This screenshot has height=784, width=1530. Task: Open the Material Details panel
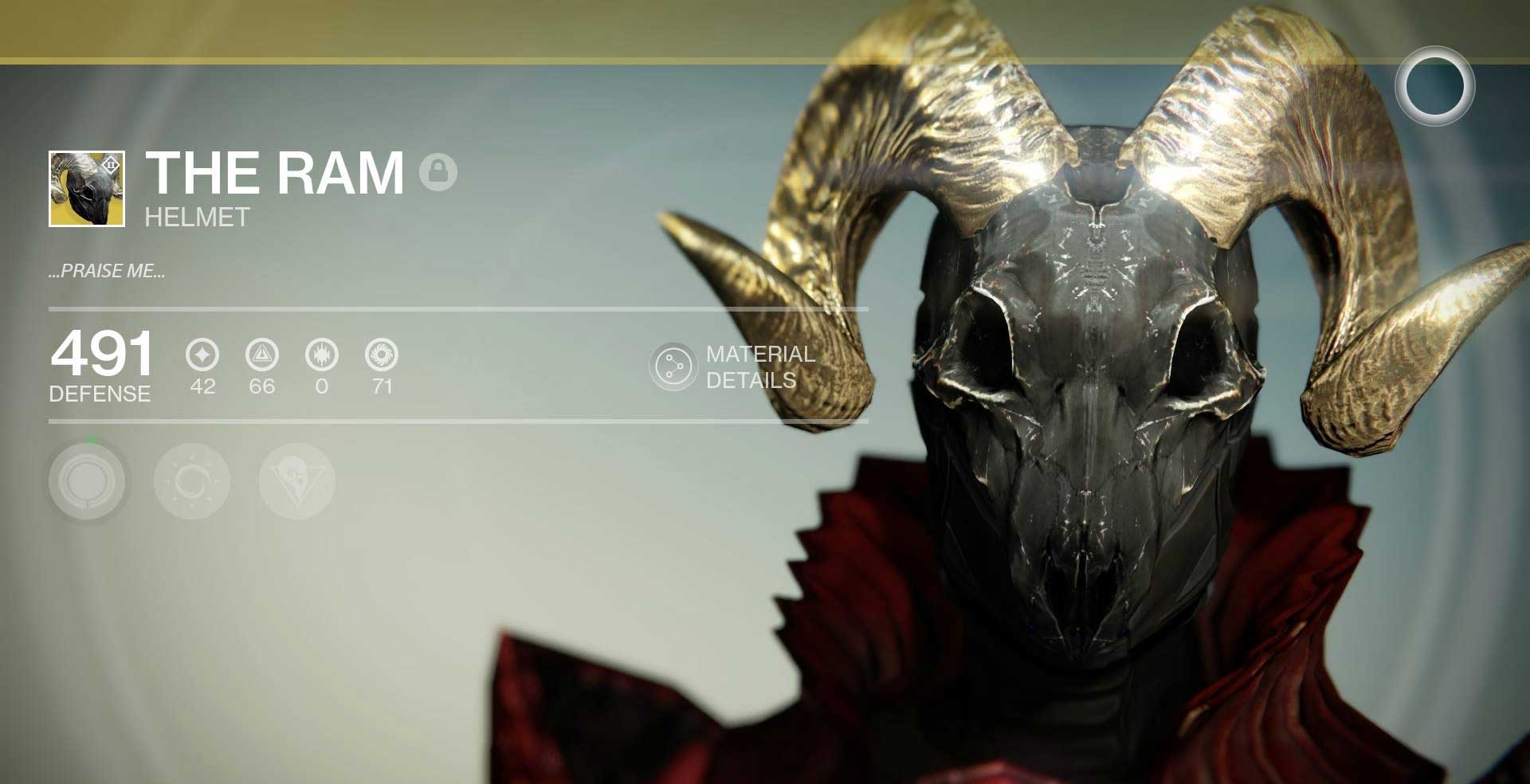coord(674,367)
